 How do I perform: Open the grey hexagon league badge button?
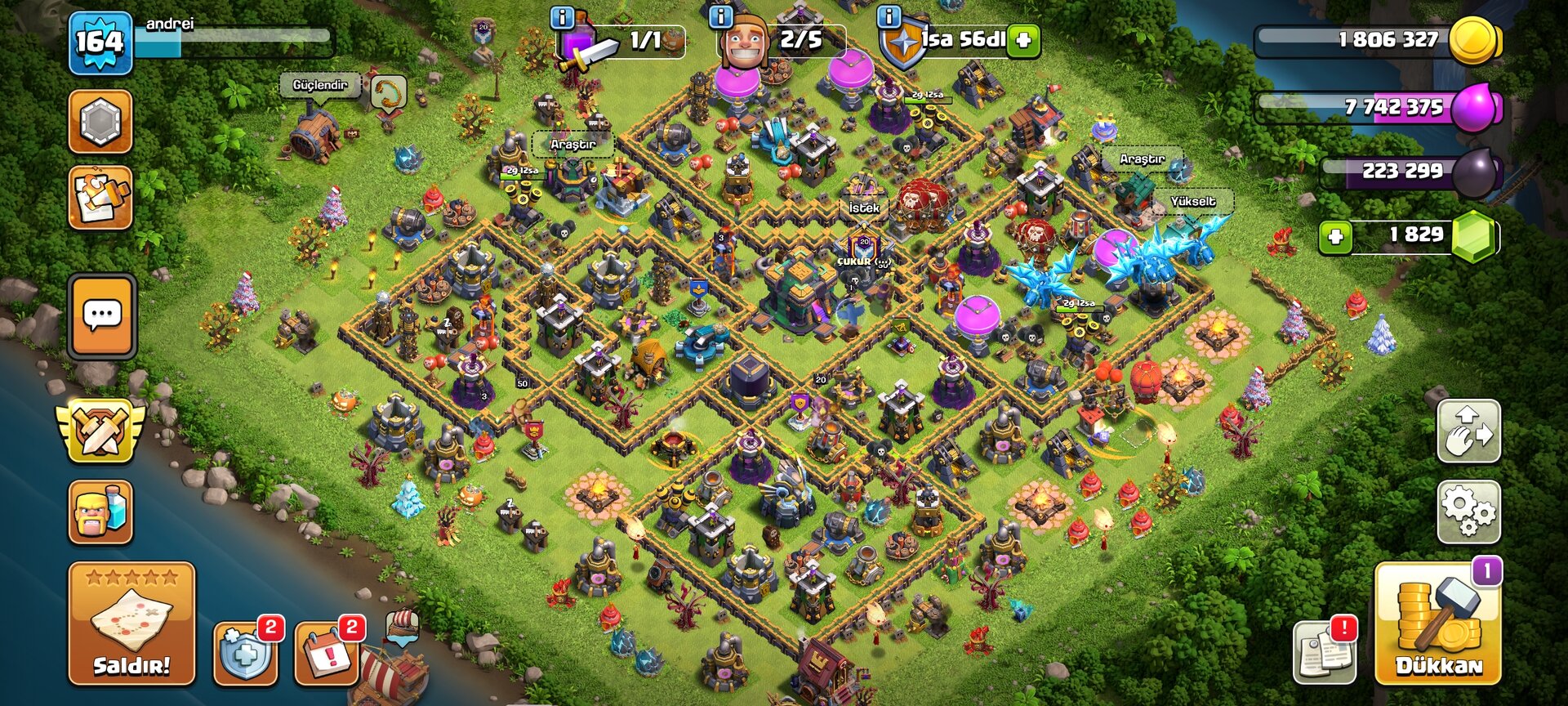(x=100, y=123)
